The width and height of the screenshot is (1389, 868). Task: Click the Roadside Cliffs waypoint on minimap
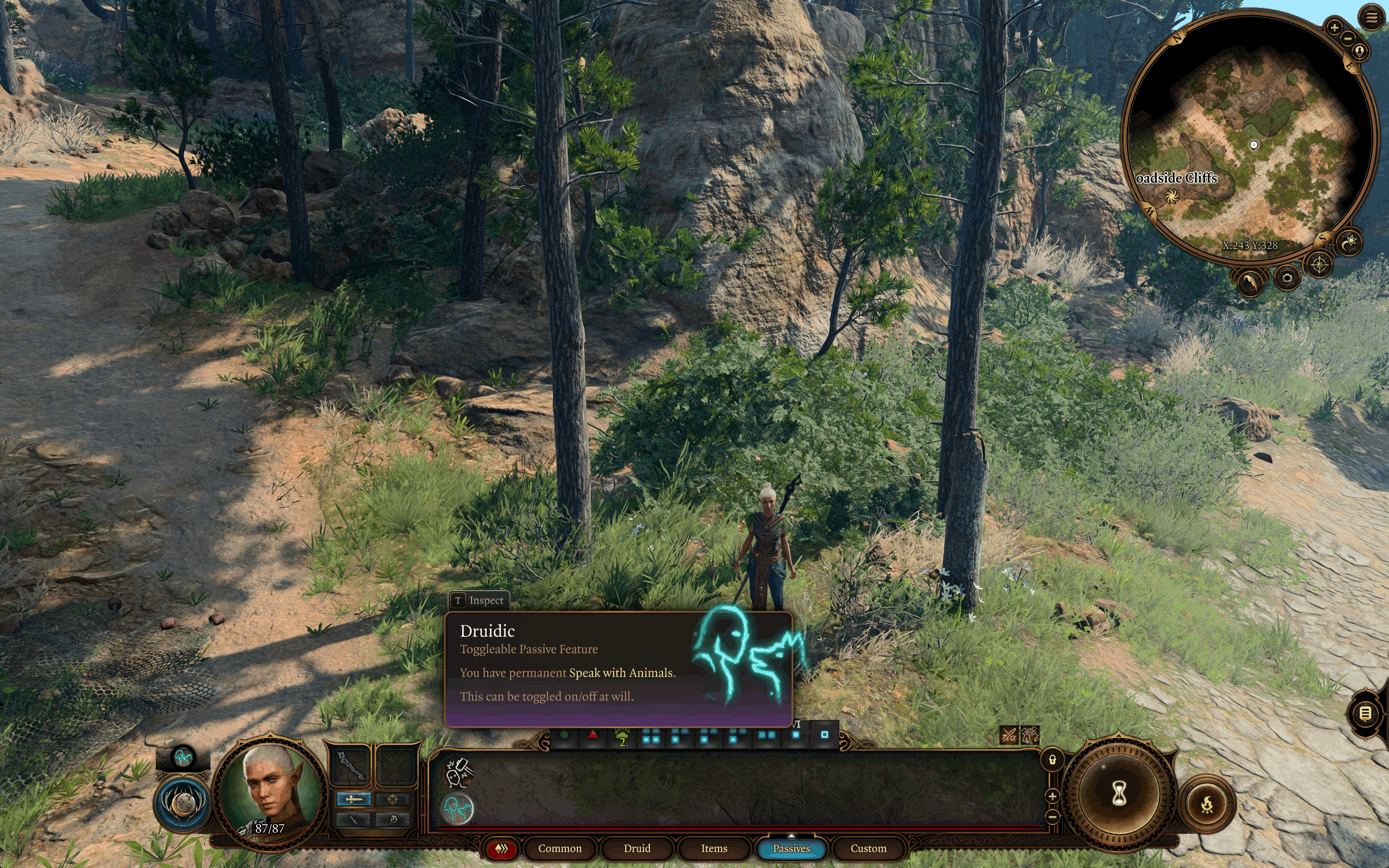tap(1171, 197)
